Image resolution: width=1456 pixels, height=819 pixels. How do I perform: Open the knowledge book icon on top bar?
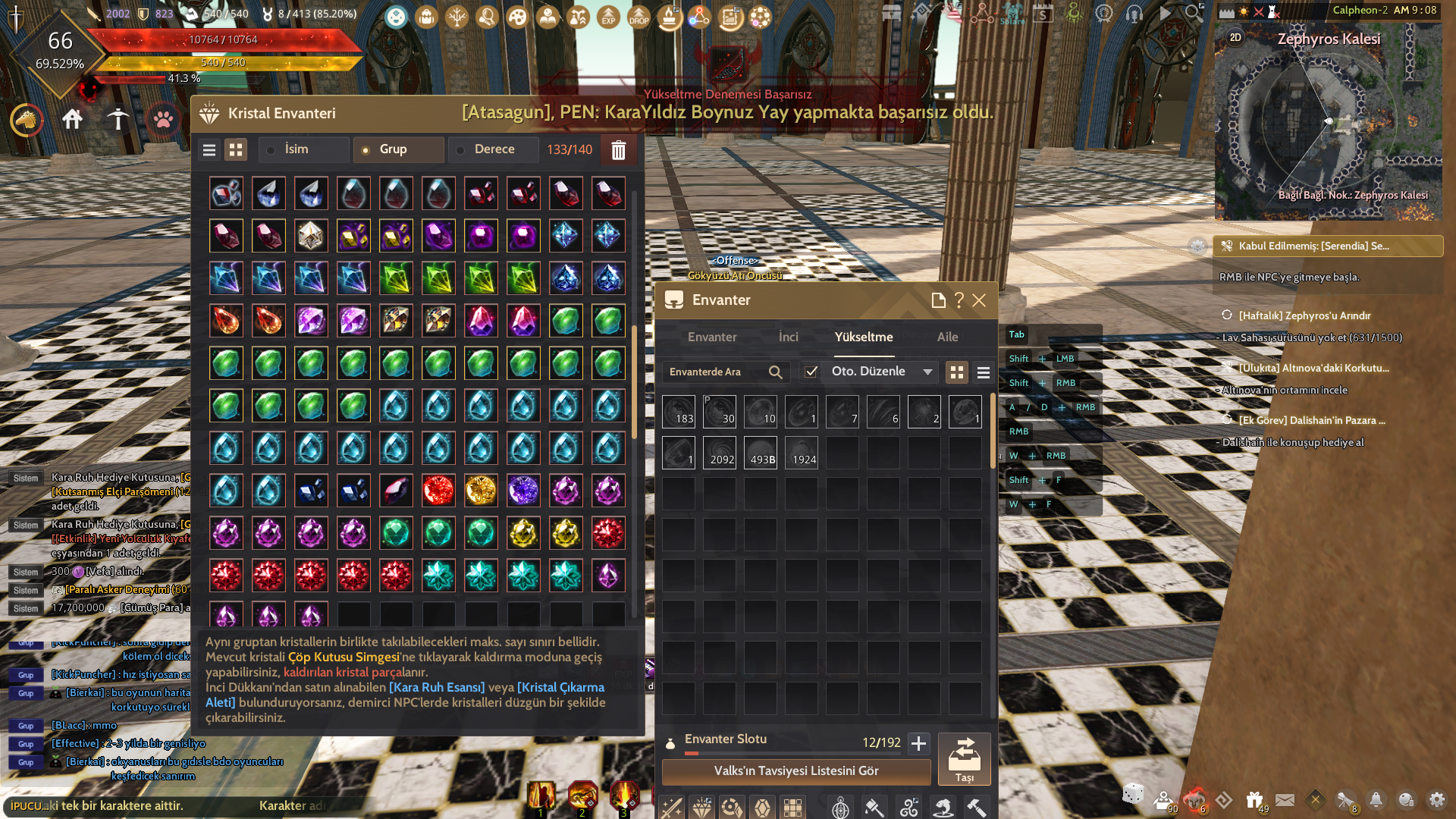coord(548,17)
